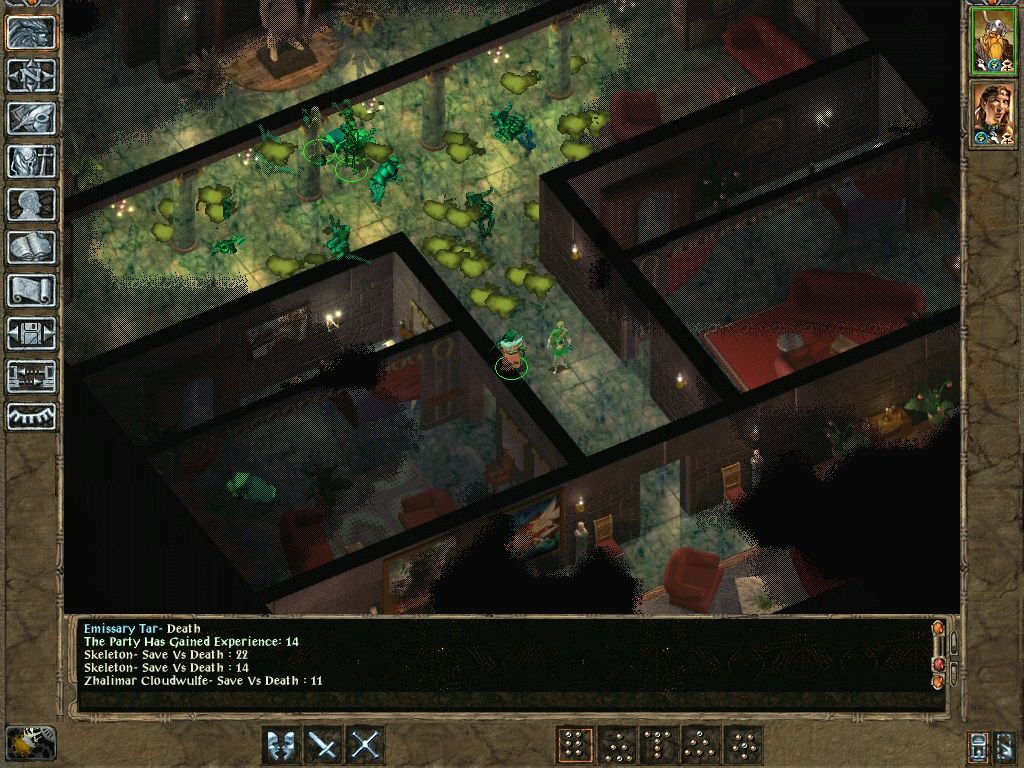Screen dimensions: 1024x768
Task: Click the crossed swords action button
Action: [366, 745]
